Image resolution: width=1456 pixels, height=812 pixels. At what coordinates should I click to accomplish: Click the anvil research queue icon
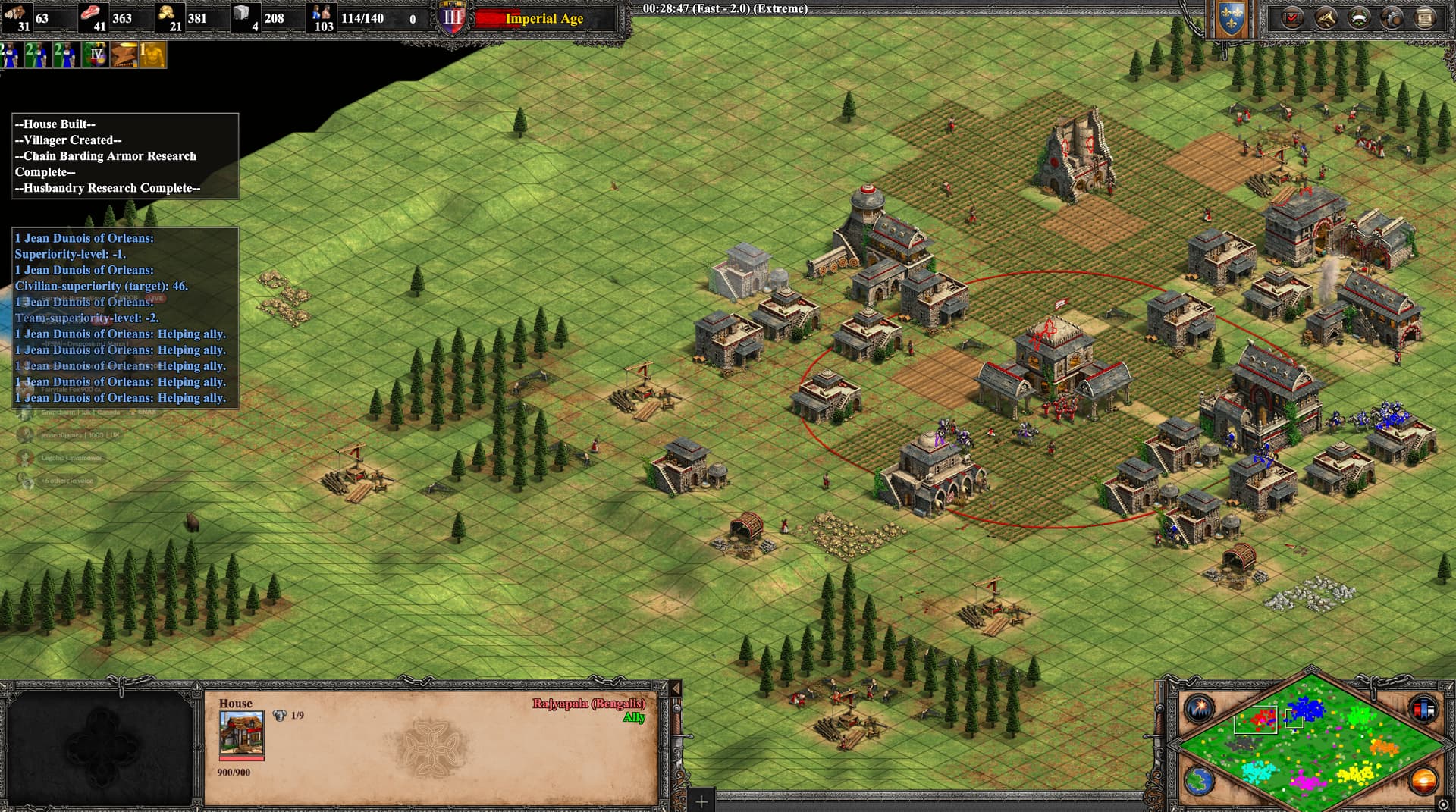[x=124, y=55]
